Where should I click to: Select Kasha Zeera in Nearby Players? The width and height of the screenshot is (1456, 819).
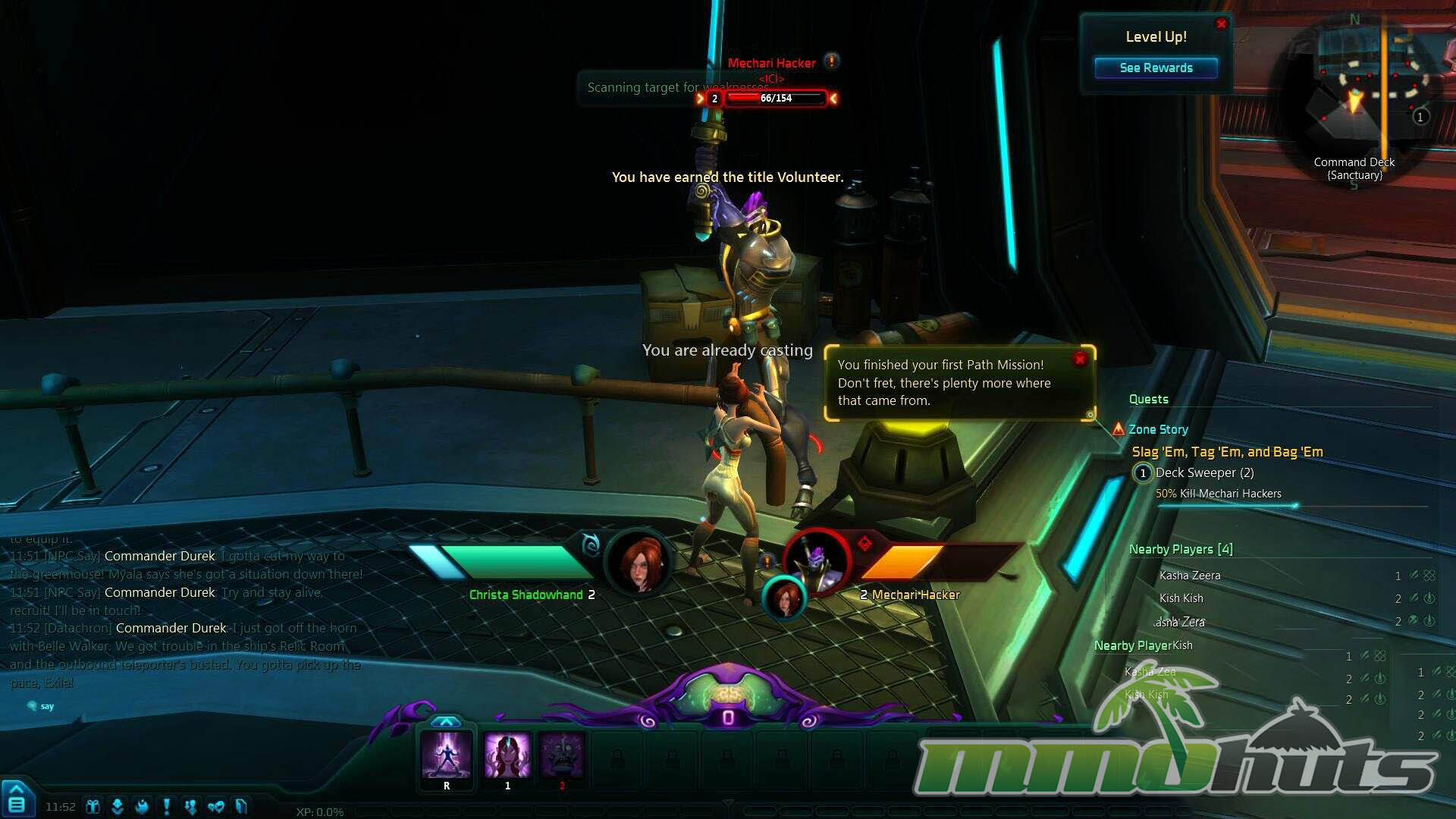(1190, 576)
